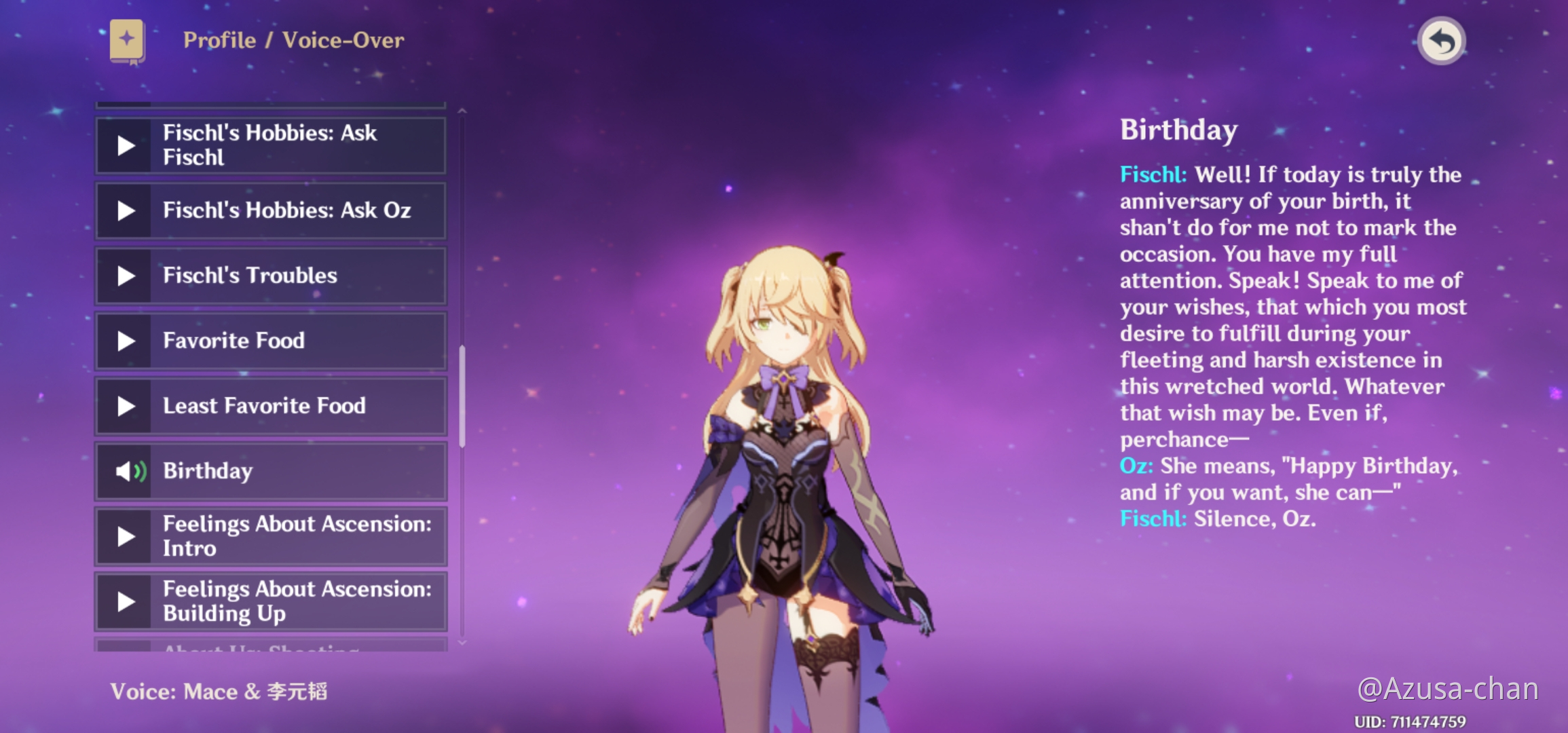Choose the Least Favorite Food entry
The width and height of the screenshot is (1568, 733).
coord(272,406)
